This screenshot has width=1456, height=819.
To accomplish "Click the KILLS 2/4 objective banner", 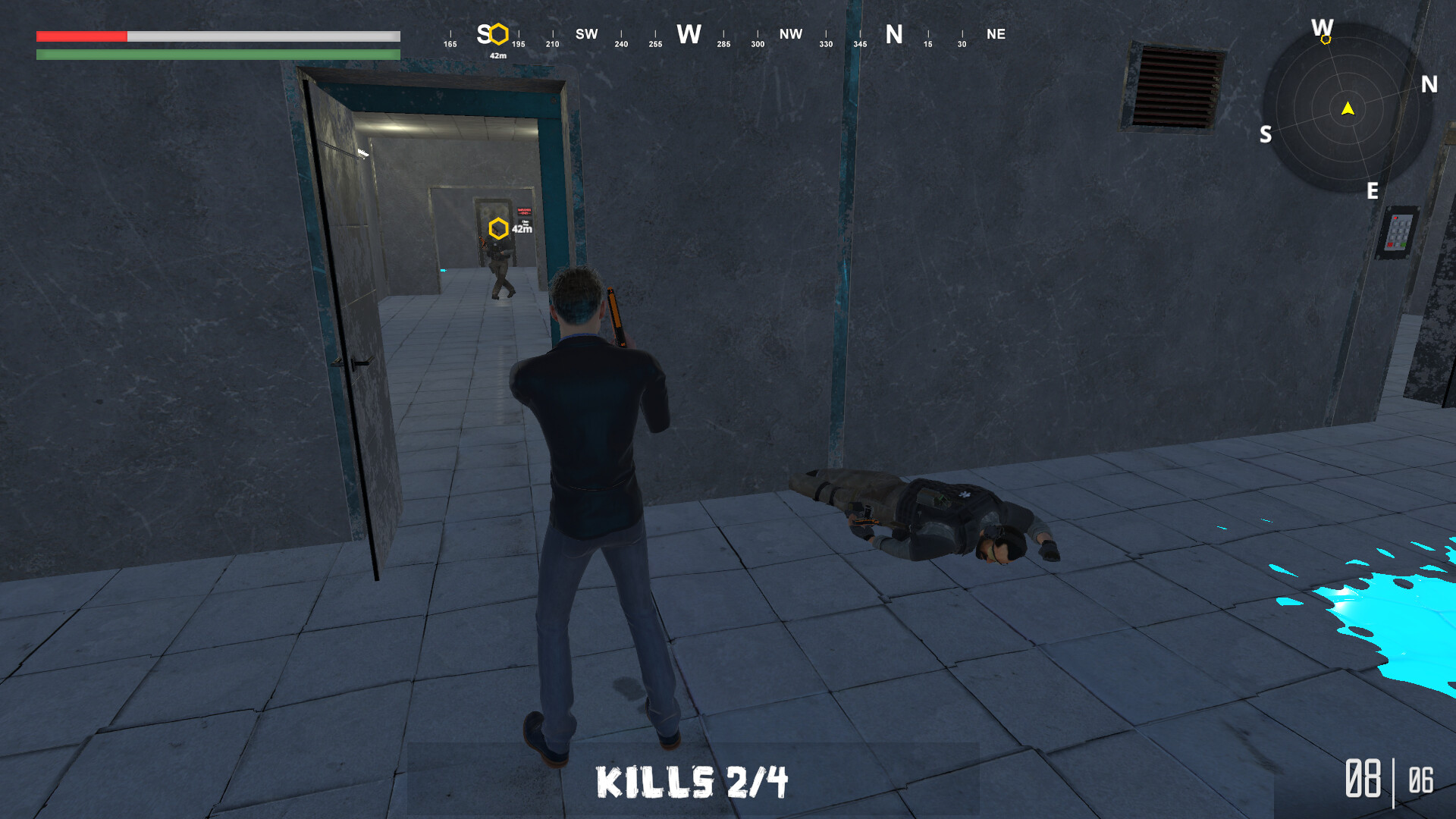I will click(x=692, y=780).
